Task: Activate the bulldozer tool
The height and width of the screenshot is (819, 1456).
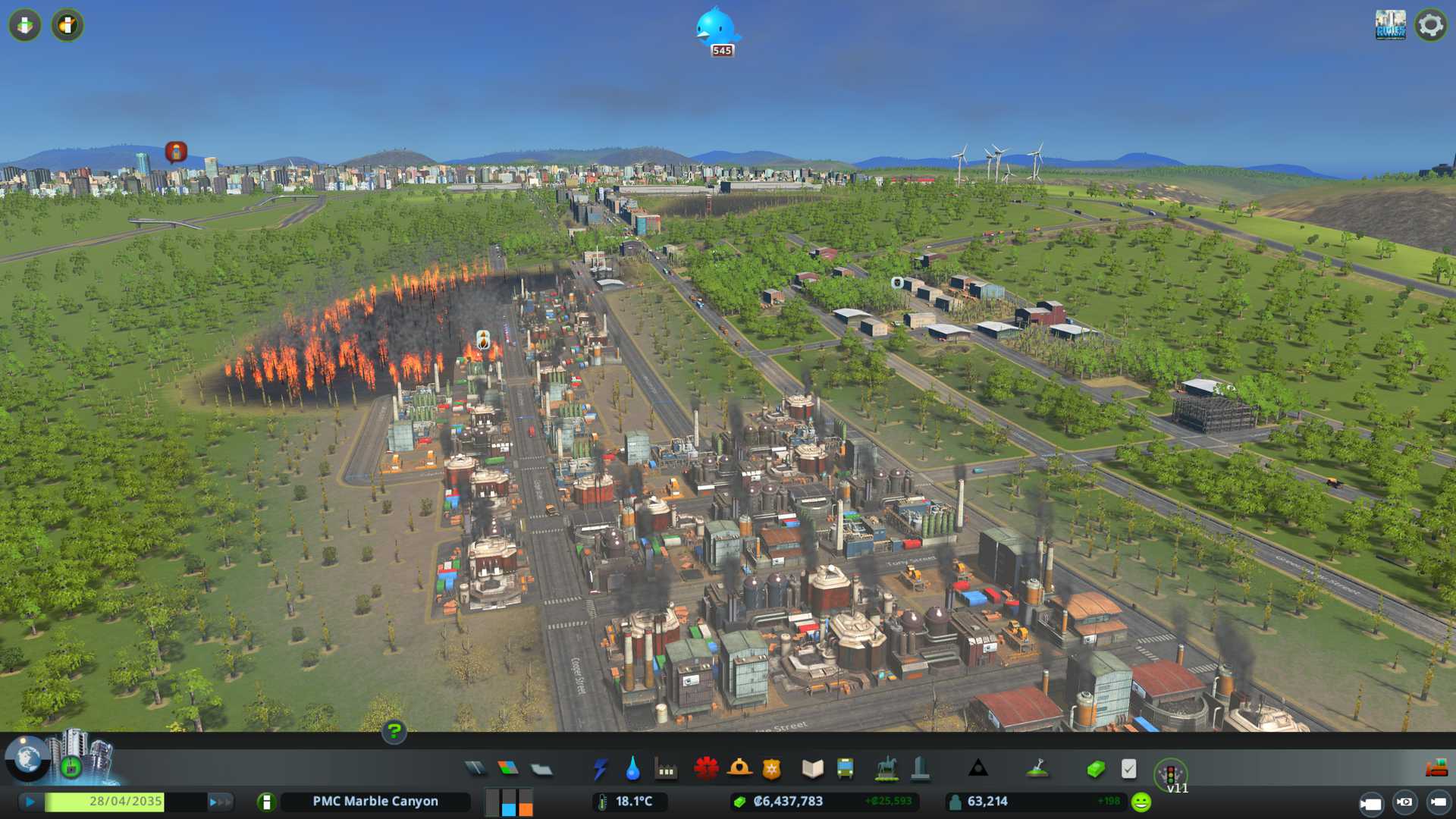Action: (x=1436, y=769)
